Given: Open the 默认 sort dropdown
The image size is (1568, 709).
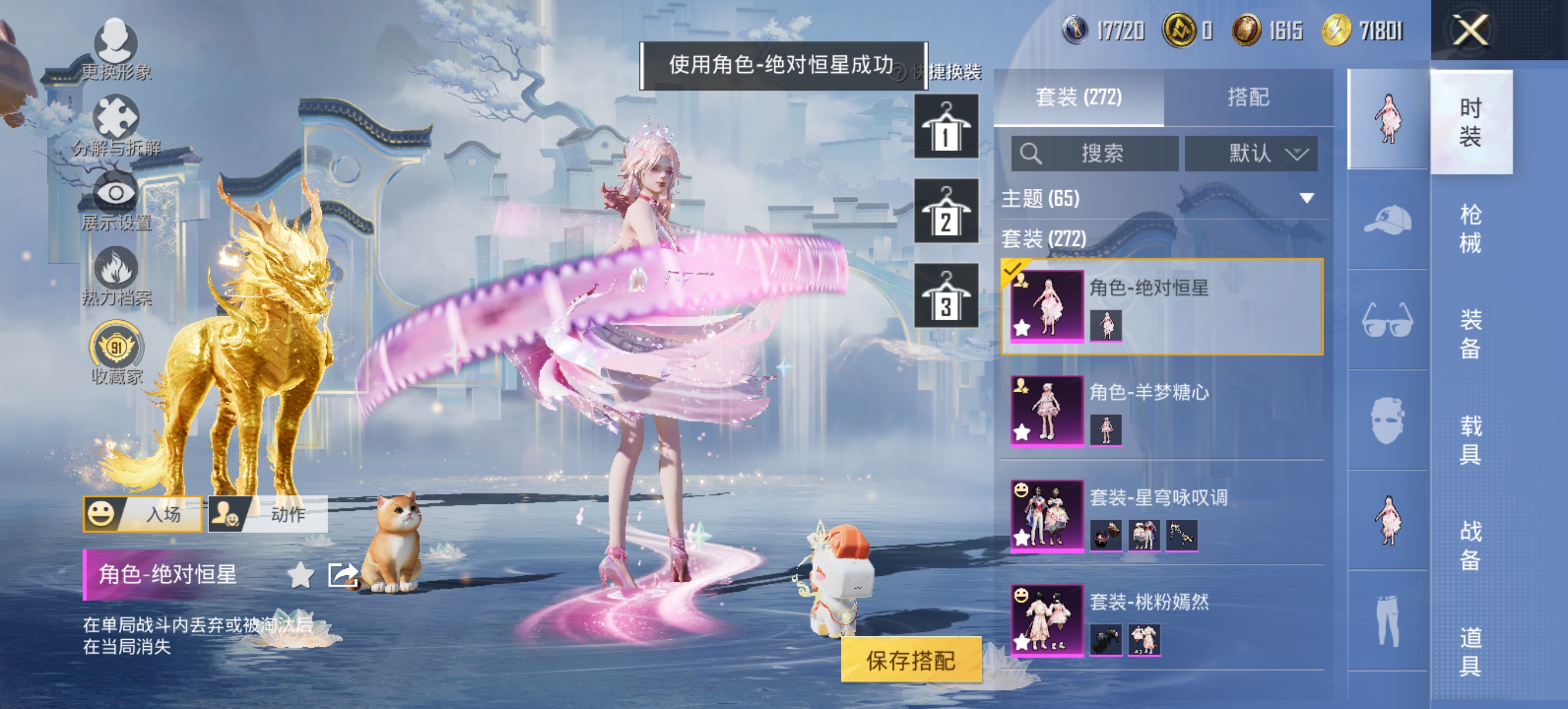Looking at the screenshot, I should pos(1252,153).
